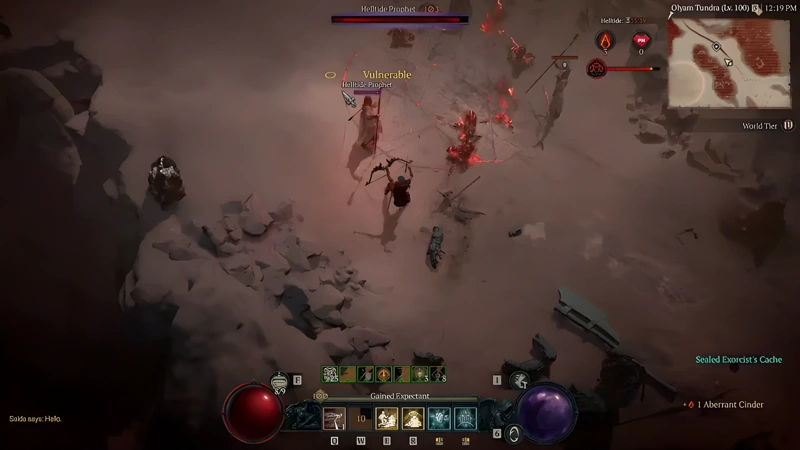This screenshot has height=450, width=800.
Task: Trigger the teal heart-emblem skill
Action: pyautogui.click(x=439, y=418)
